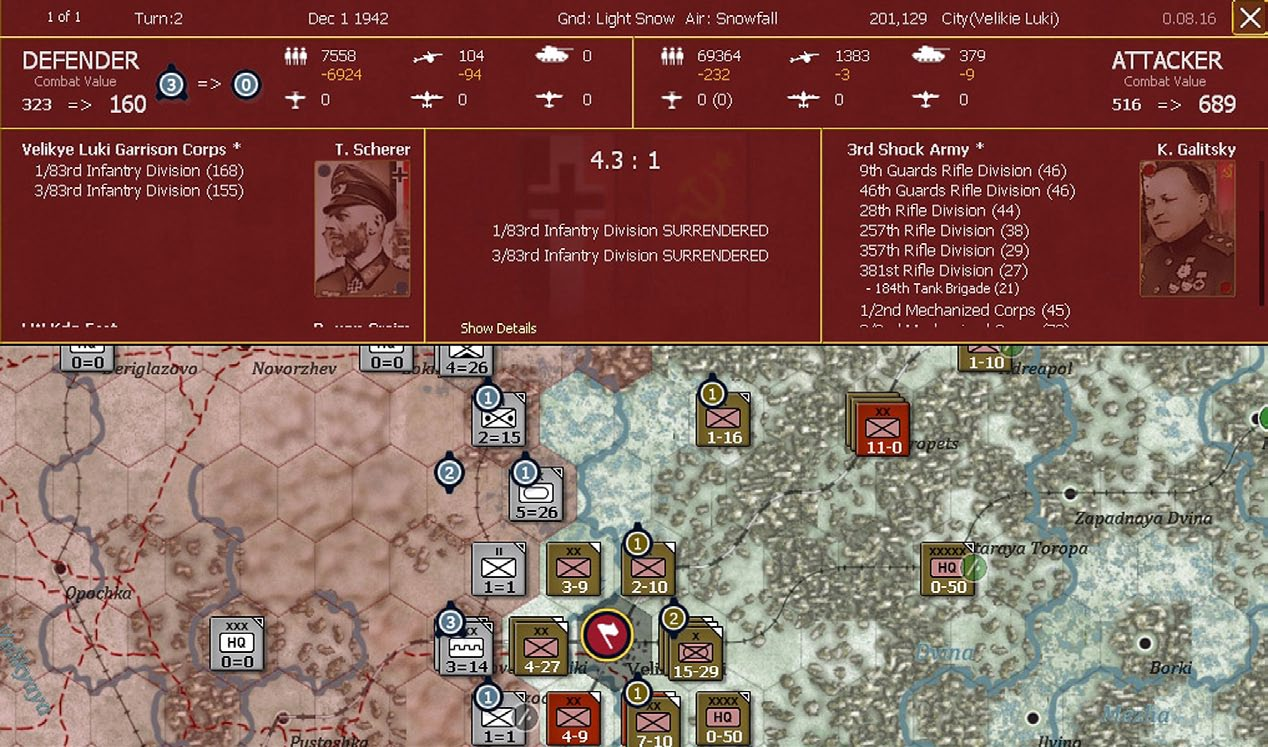Select the 9th Guards Rifle Division entry

(x=962, y=171)
